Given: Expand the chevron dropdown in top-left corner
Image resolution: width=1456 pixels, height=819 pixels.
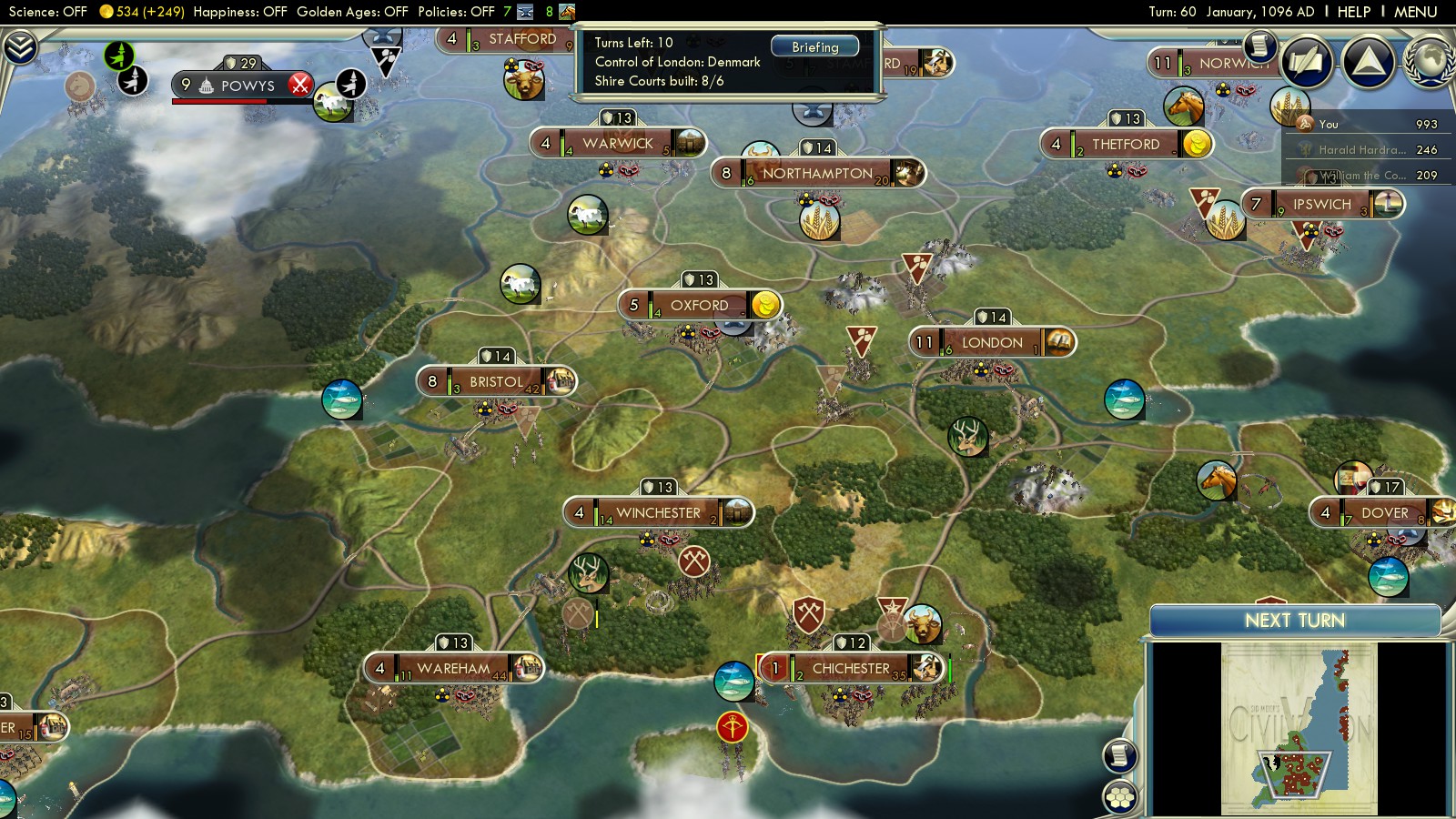Looking at the screenshot, I should [x=20, y=47].
